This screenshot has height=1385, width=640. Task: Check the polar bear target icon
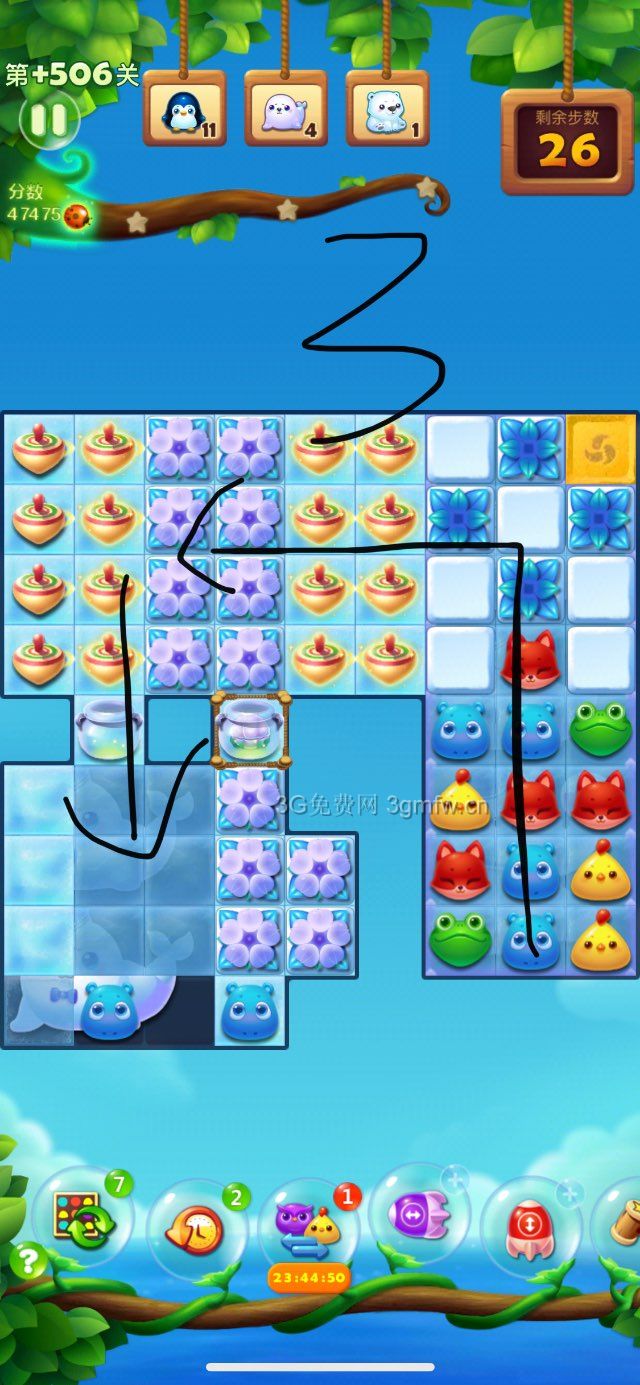pyautogui.click(x=387, y=108)
